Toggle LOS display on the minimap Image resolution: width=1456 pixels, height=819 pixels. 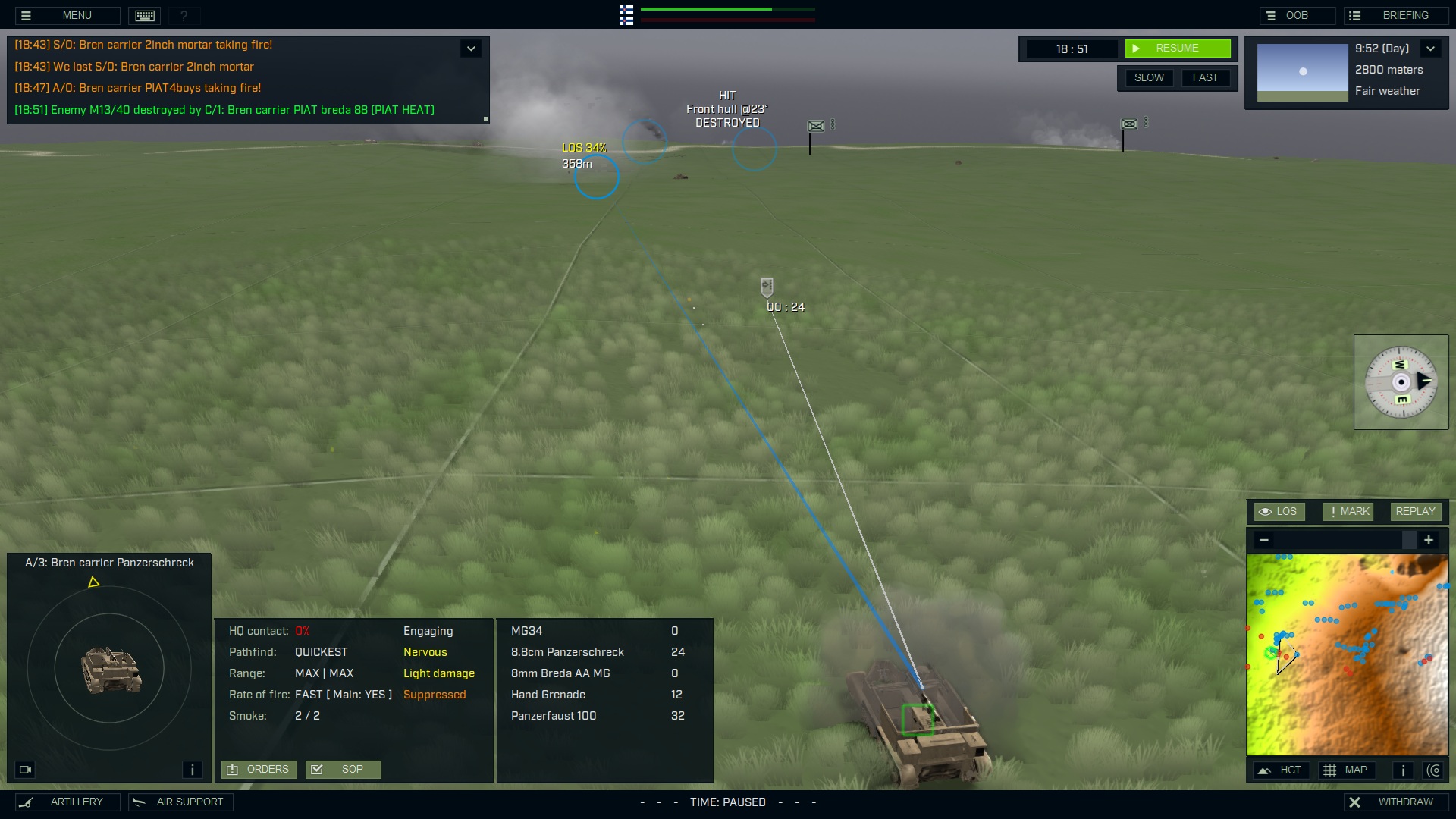pos(1279,511)
